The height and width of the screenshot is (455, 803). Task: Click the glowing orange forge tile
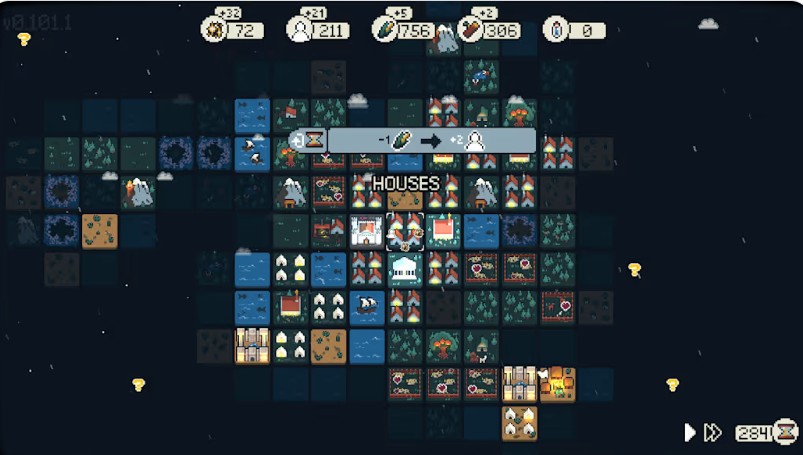(x=557, y=383)
